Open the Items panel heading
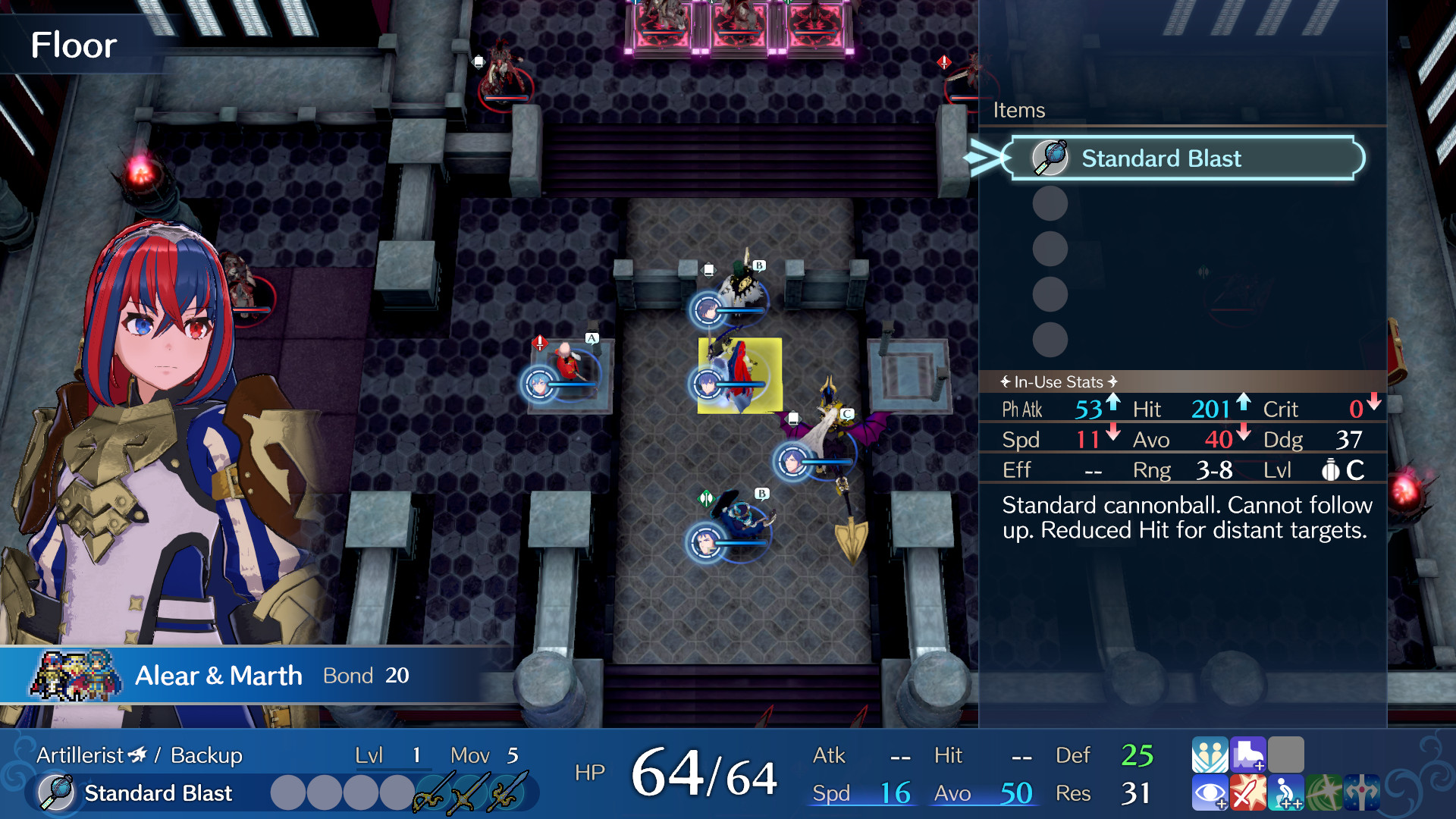 tap(1019, 110)
